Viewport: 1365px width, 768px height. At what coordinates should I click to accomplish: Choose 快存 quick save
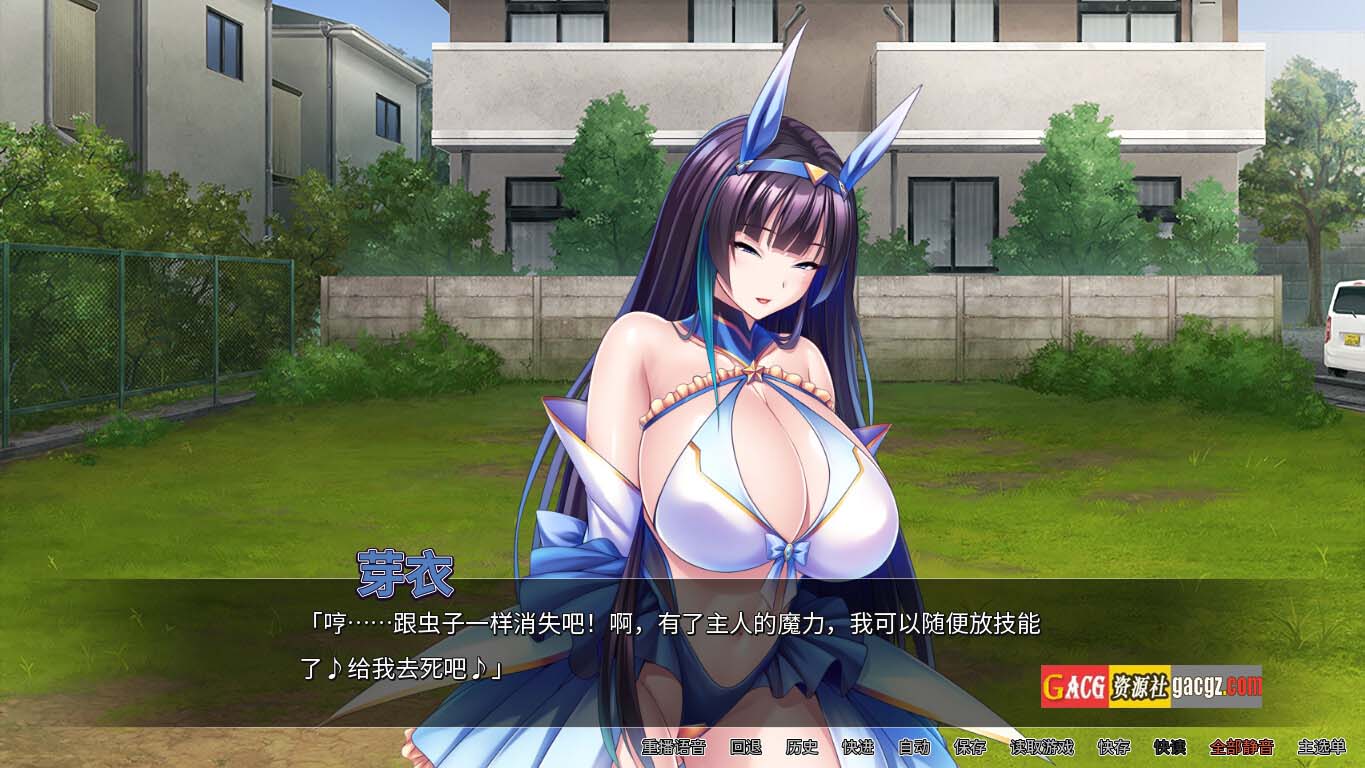click(1113, 747)
